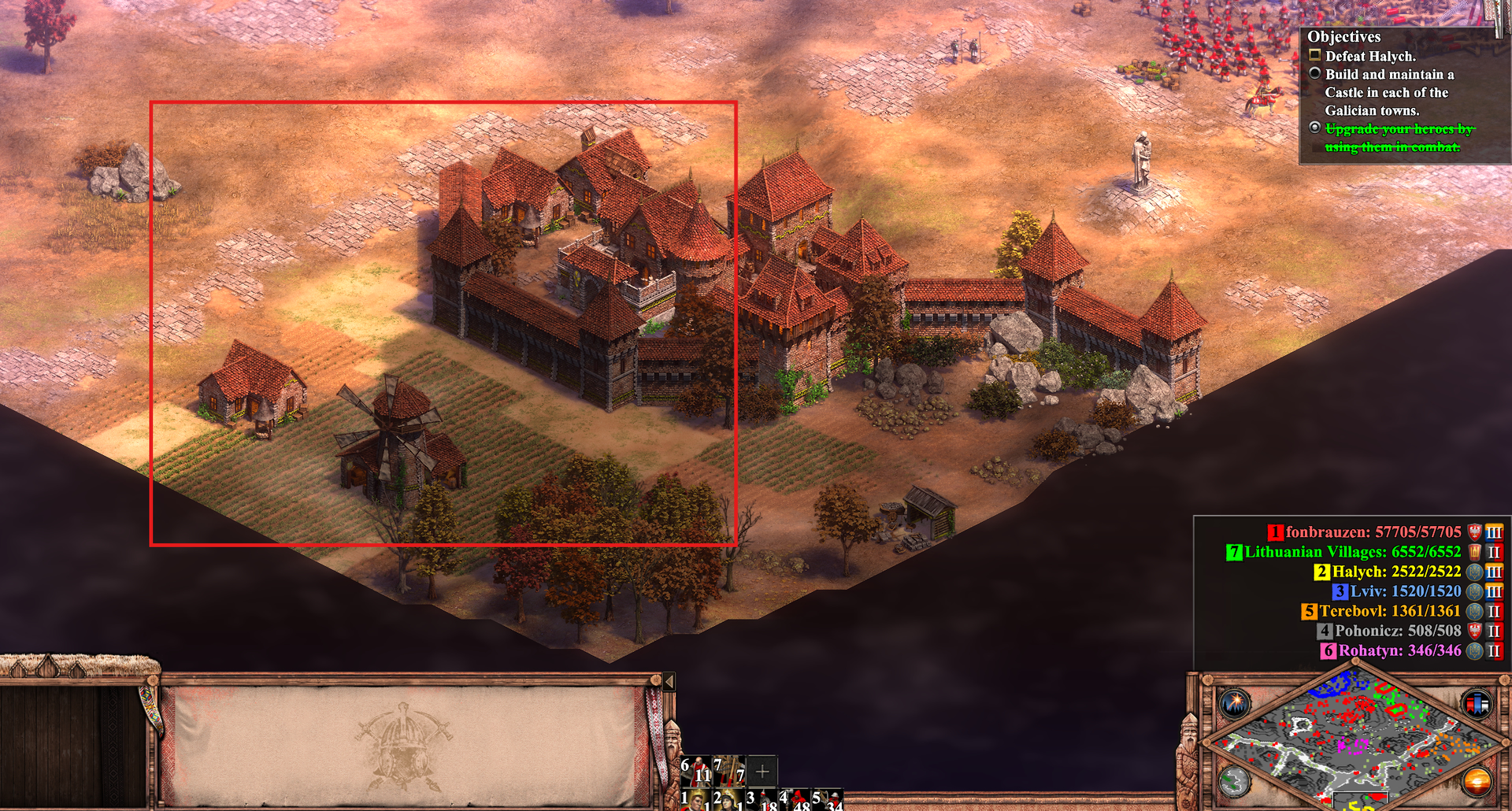Click the Lithuanian Villages row in scoreboard
The image size is (1512, 811).
point(1352,552)
